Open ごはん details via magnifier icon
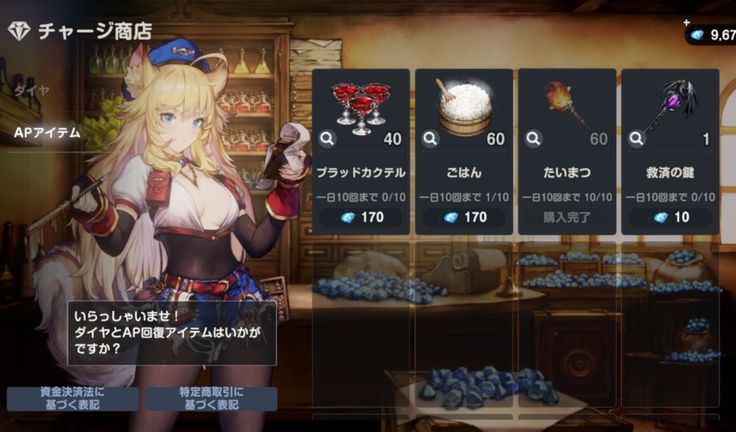 (x=431, y=139)
